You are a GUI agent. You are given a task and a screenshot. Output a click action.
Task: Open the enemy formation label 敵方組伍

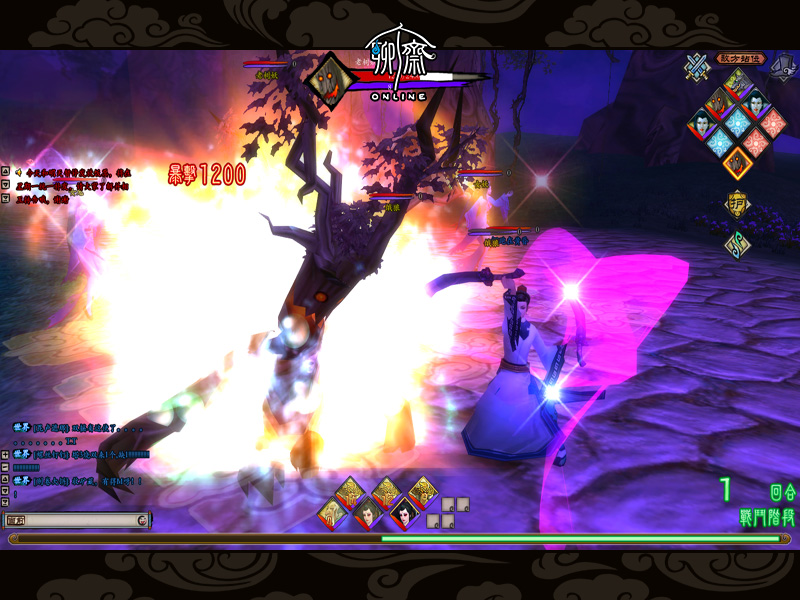[x=741, y=59]
